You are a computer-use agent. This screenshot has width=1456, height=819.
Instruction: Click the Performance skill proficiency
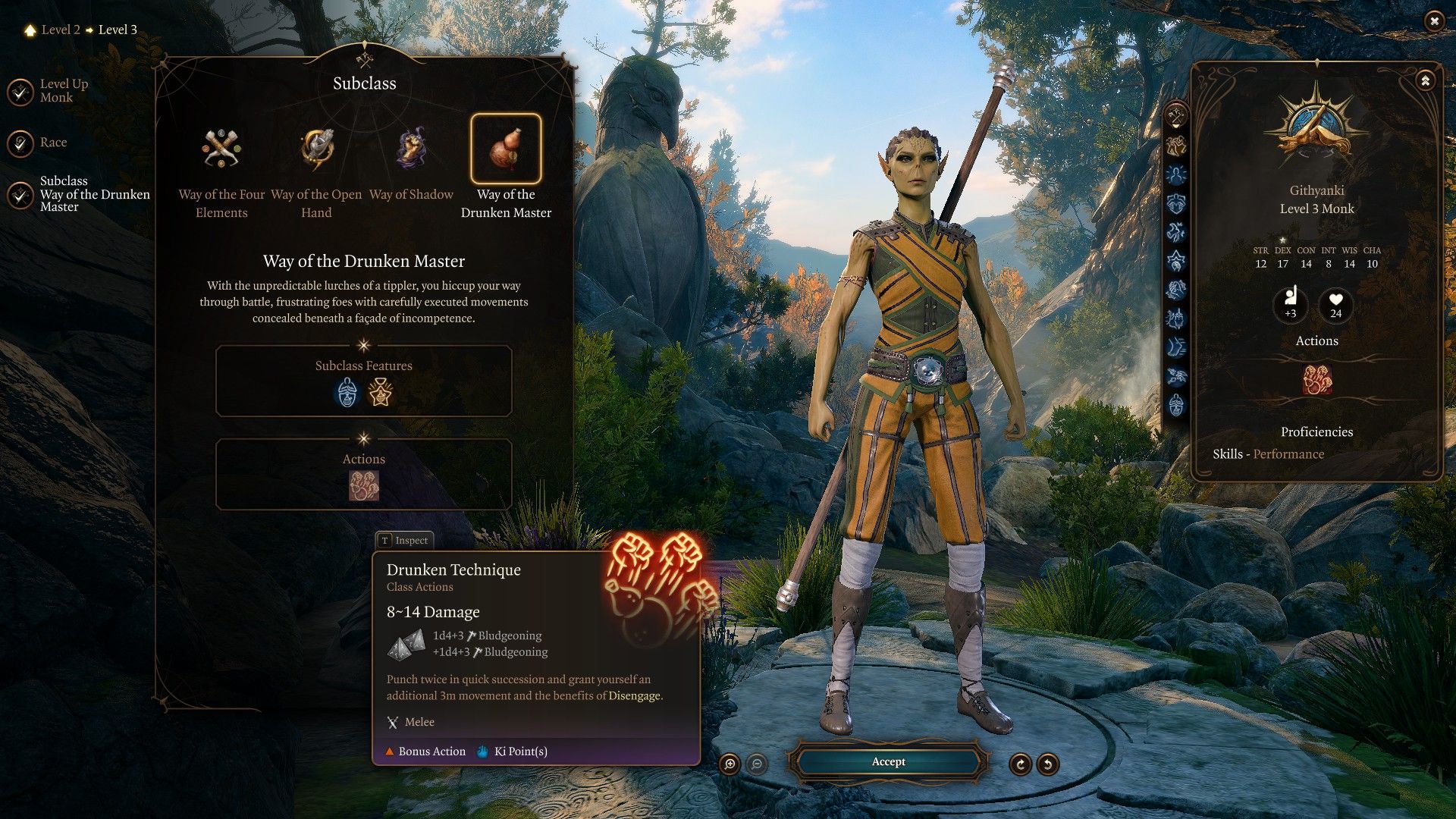(x=1288, y=454)
